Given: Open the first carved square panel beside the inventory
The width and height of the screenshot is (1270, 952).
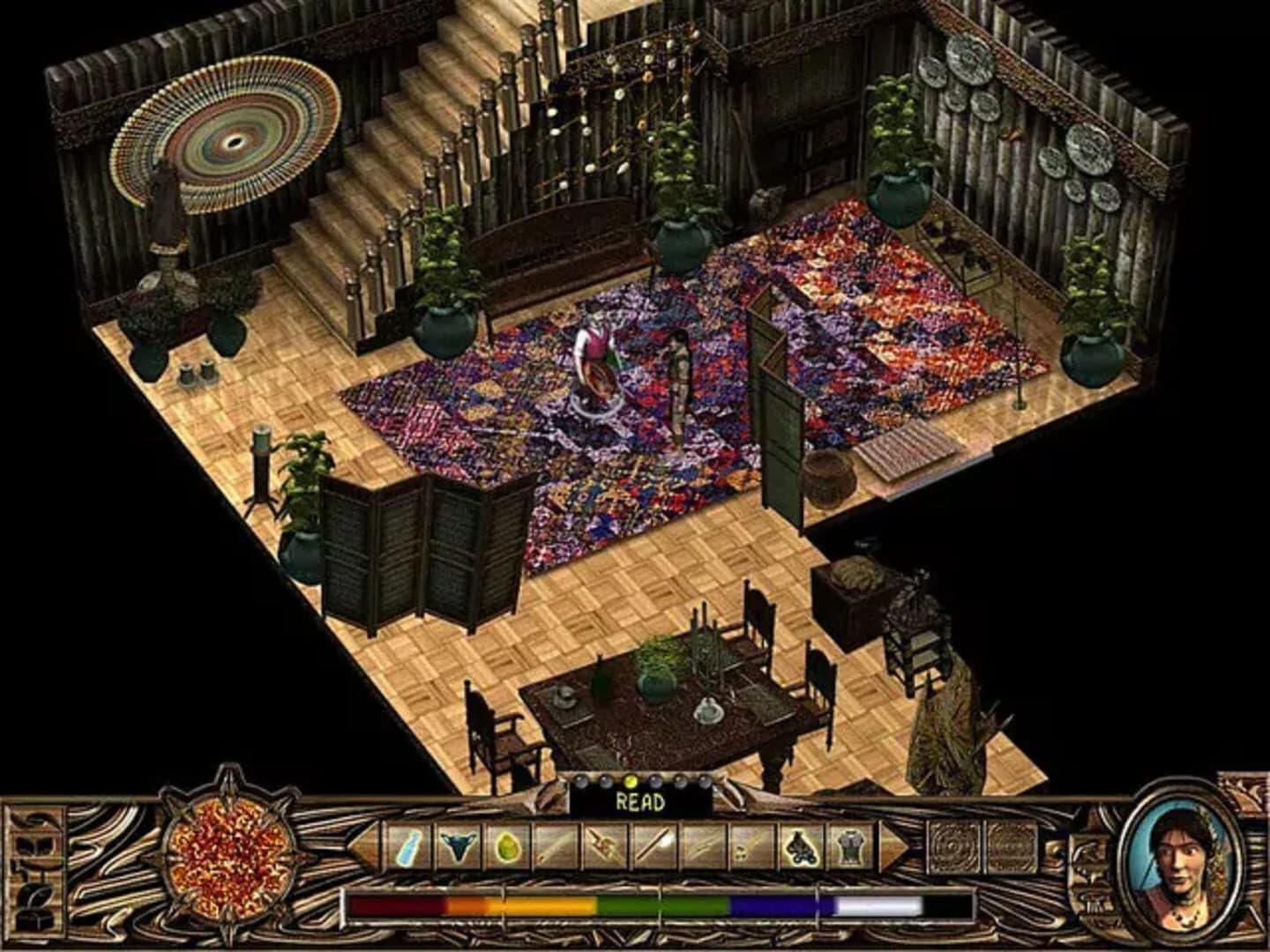Looking at the screenshot, I should (x=951, y=844).
